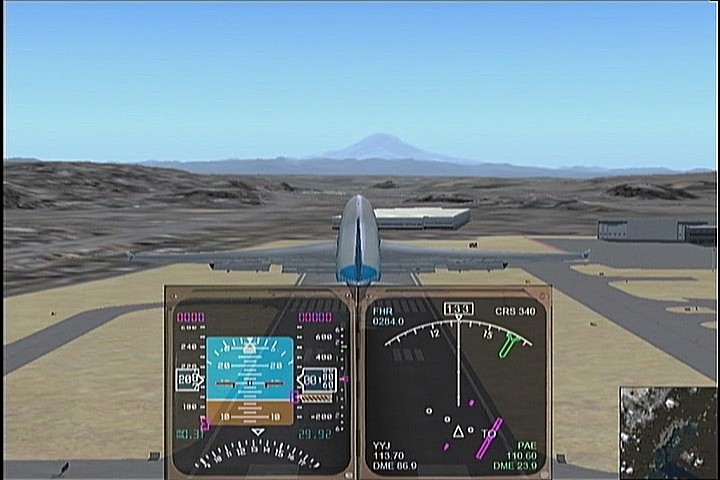The width and height of the screenshot is (720, 480).
Task: Select the primary flight display attitude indicator
Action: click(249, 380)
